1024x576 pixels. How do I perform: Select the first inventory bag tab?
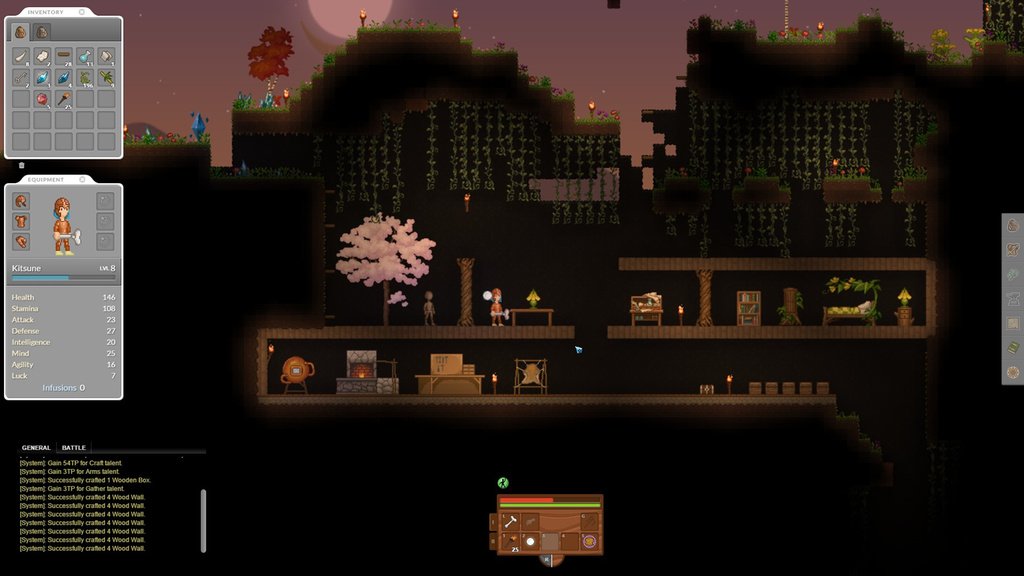21,32
